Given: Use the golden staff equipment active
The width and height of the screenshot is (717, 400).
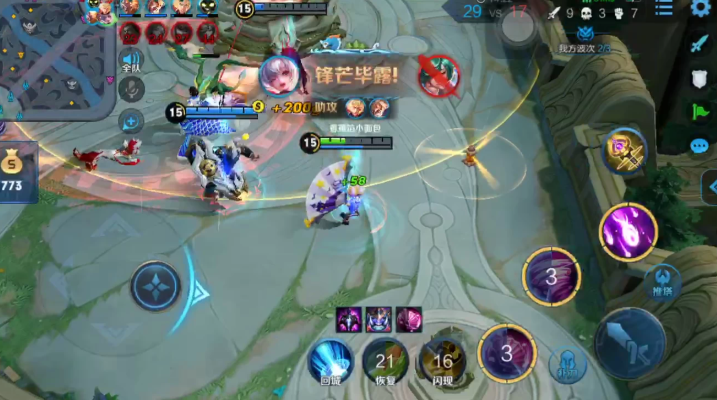Looking at the screenshot, I should (625, 152).
